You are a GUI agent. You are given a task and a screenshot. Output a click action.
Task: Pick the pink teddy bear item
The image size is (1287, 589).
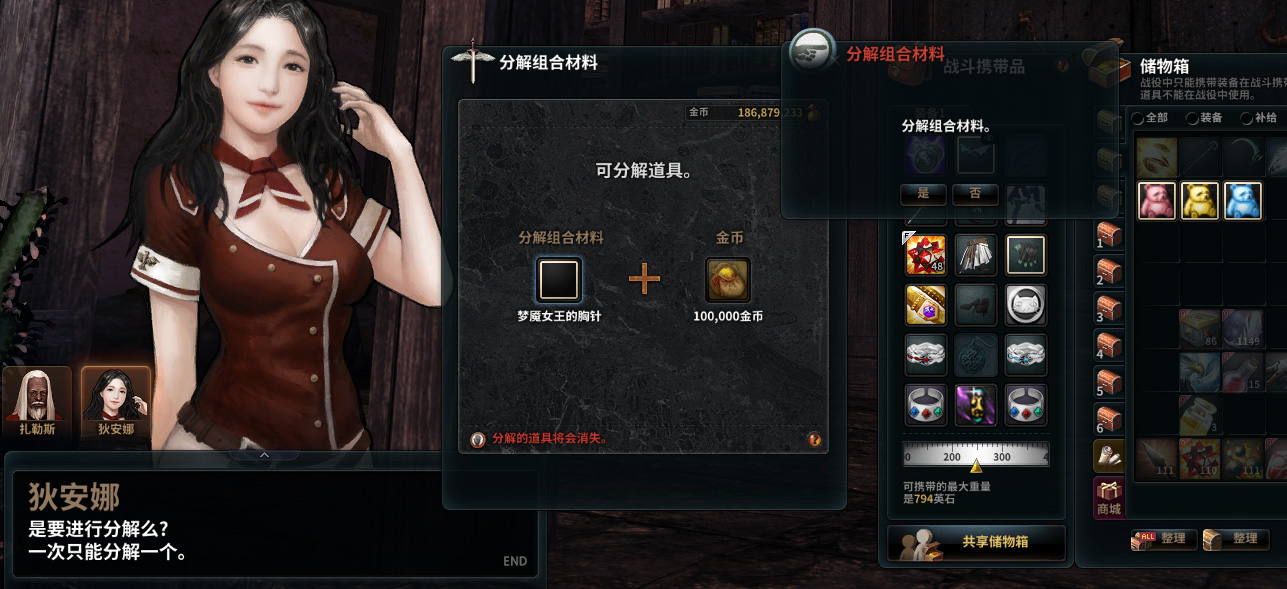coord(1157,201)
